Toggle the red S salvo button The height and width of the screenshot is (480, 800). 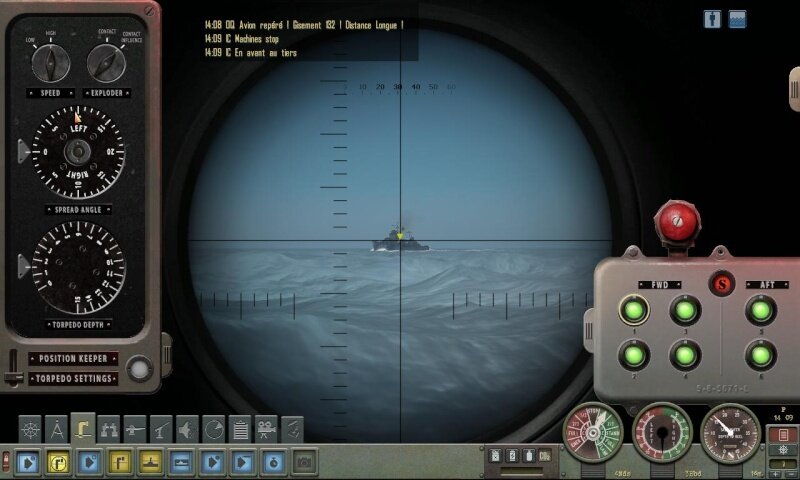click(721, 283)
